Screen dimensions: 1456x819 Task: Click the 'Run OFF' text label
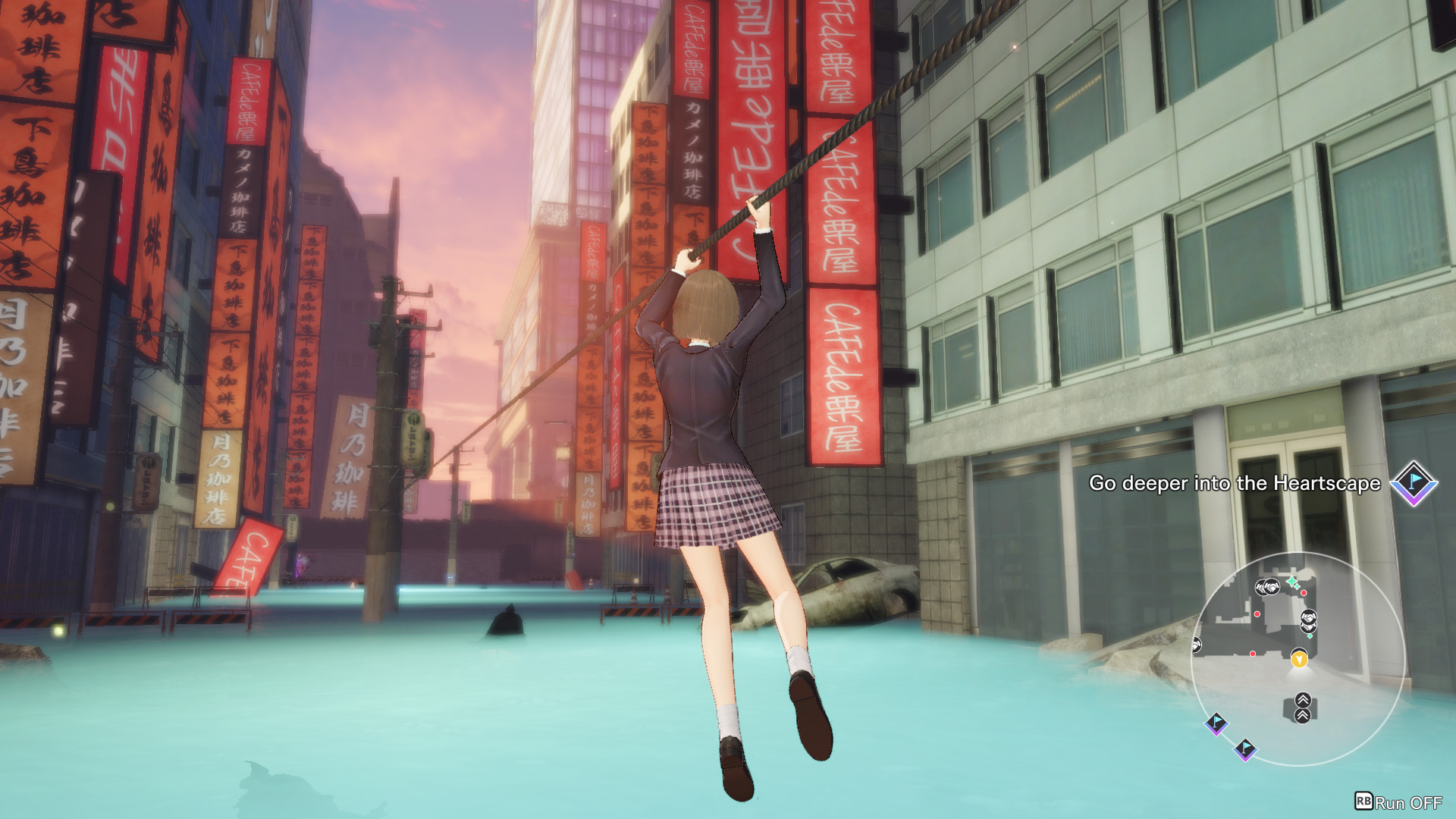pyautogui.click(x=1408, y=802)
